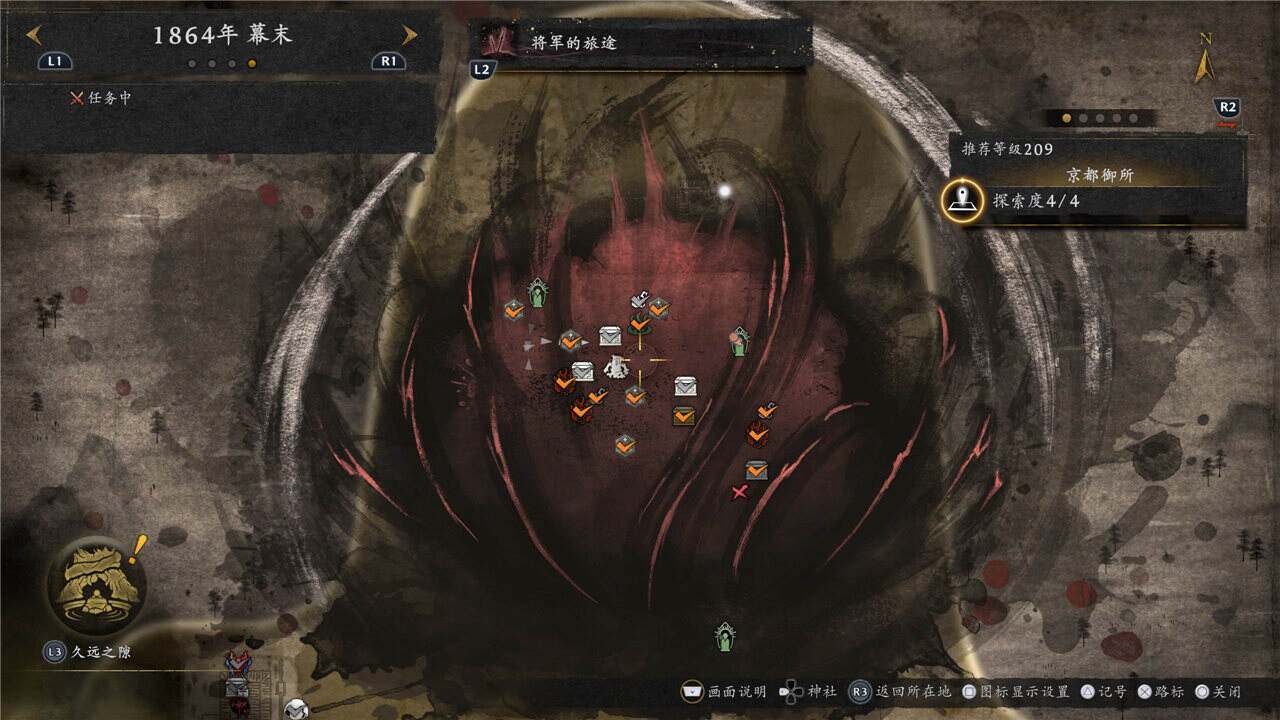Open the 将军的旅途 mission entry
The image size is (1280, 720).
640,44
